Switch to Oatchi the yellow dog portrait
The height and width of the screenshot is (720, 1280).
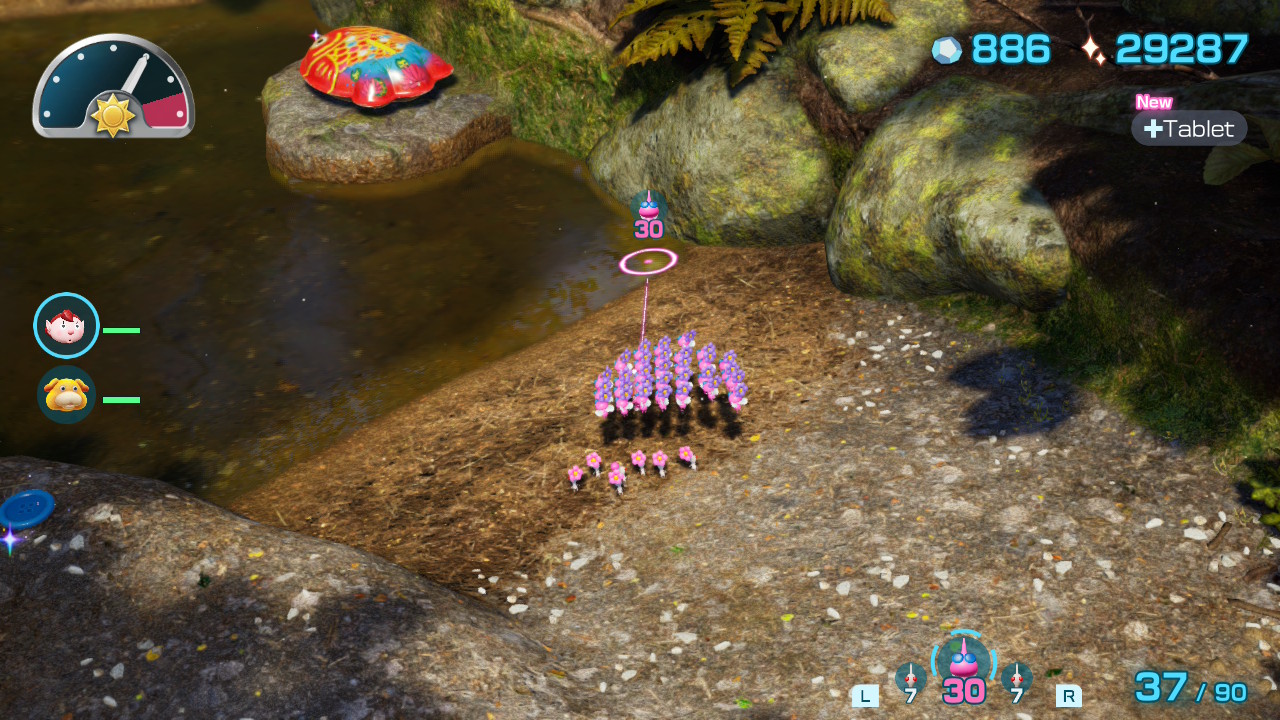point(66,395)
